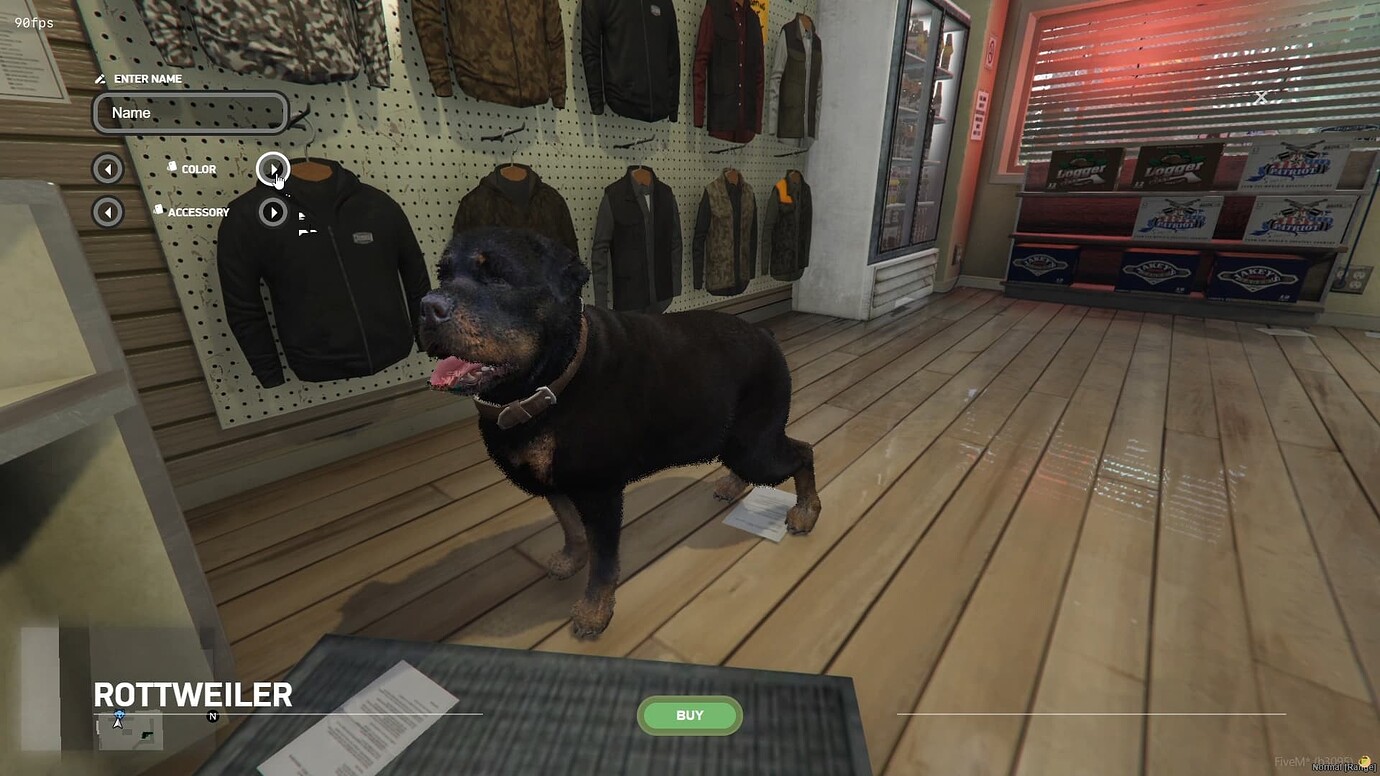Click the dog-tag icon next to COLOR
The height and width of the screenshot is (776, 1380).
pos(170,168)
